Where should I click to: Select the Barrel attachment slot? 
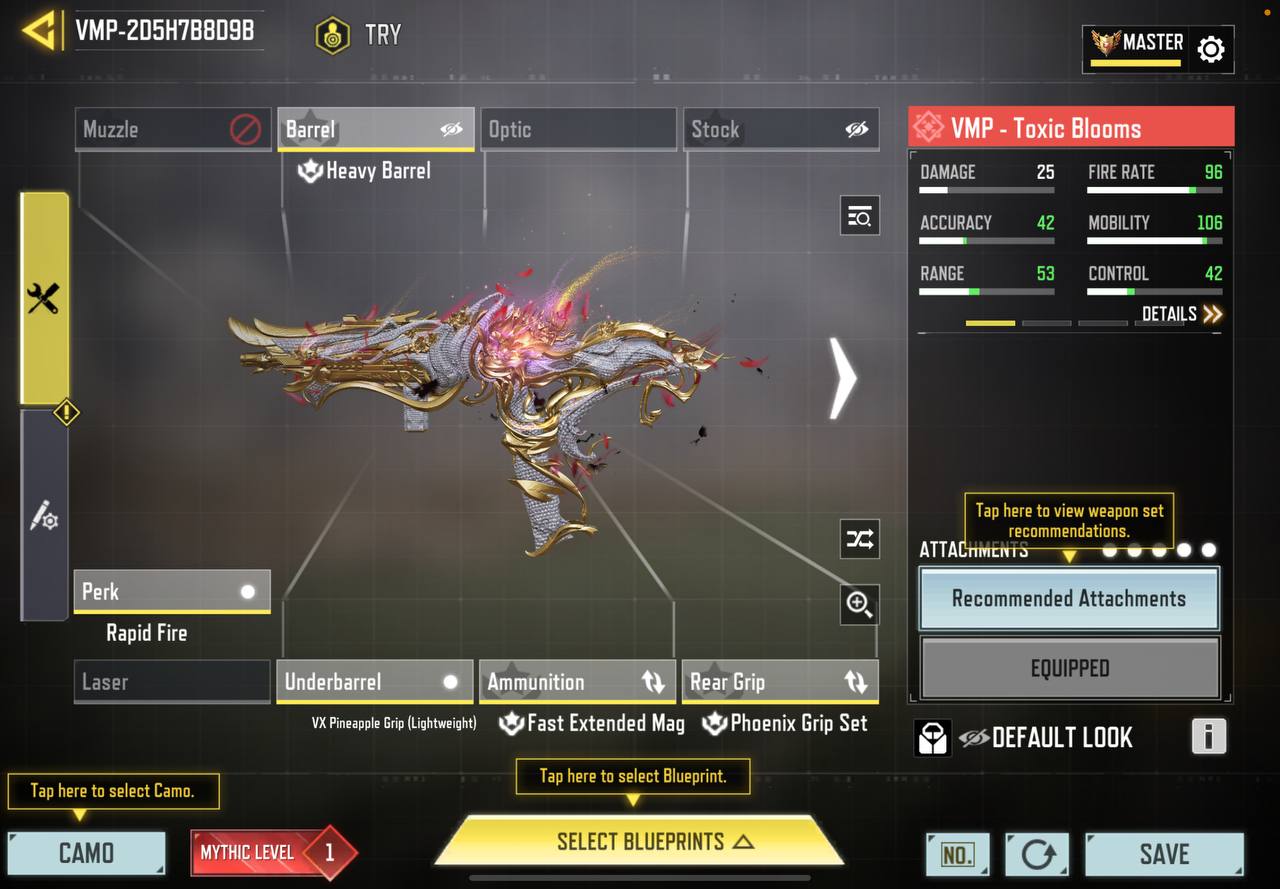[375, 129]
